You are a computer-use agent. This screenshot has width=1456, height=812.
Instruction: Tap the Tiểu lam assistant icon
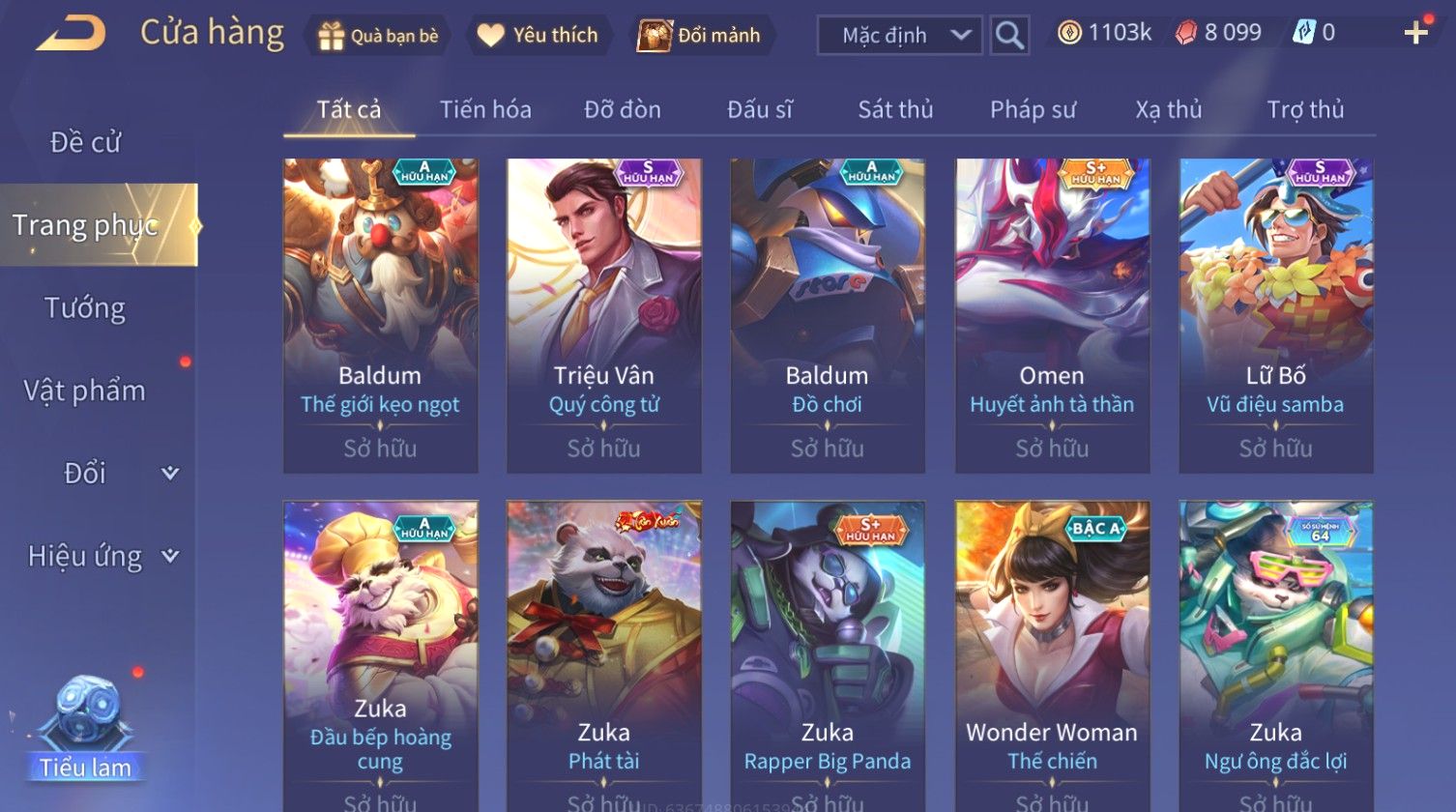[85, 727]
